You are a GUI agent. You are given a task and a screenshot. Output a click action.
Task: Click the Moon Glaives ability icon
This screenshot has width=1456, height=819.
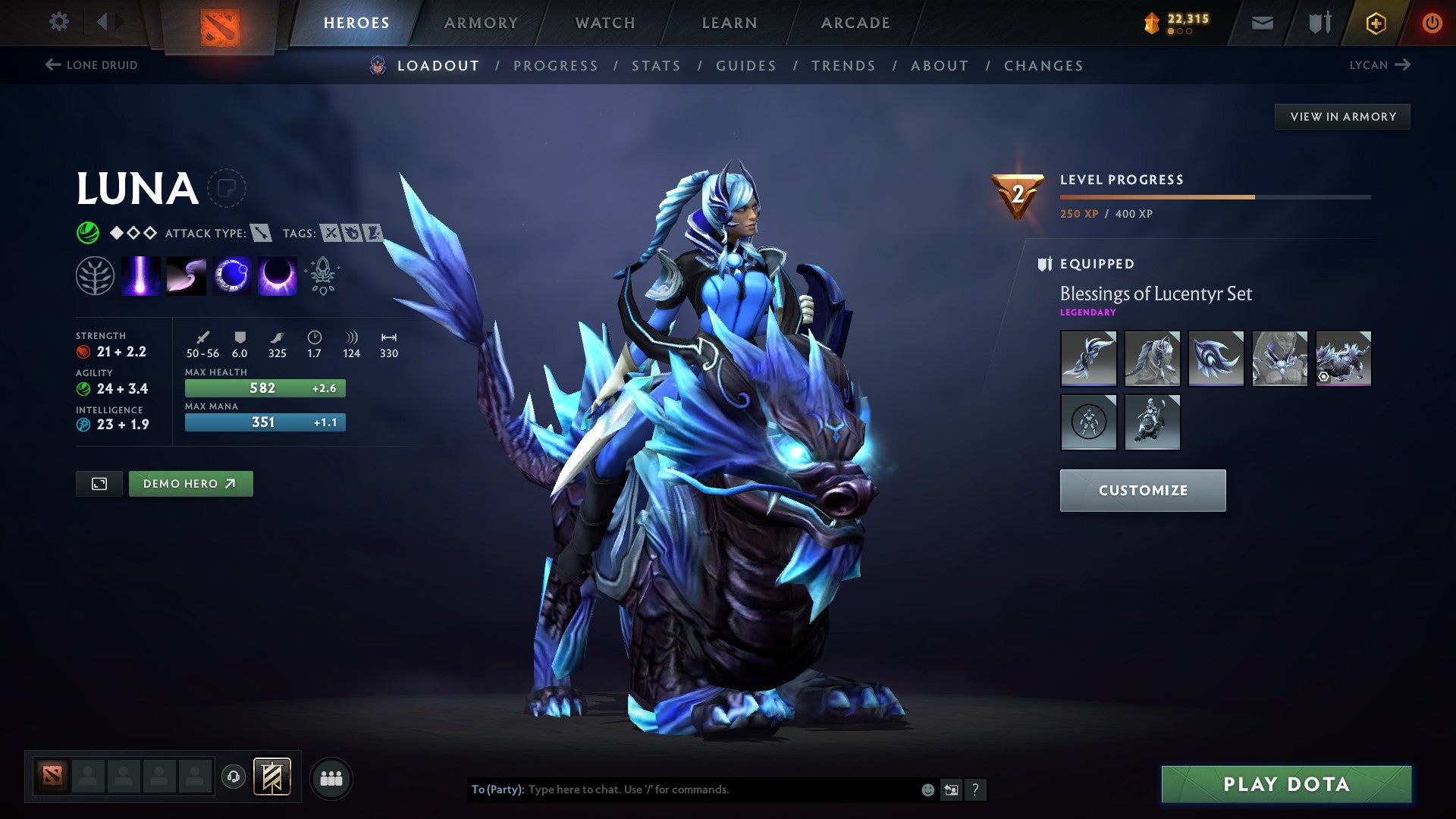click(187, 275)
